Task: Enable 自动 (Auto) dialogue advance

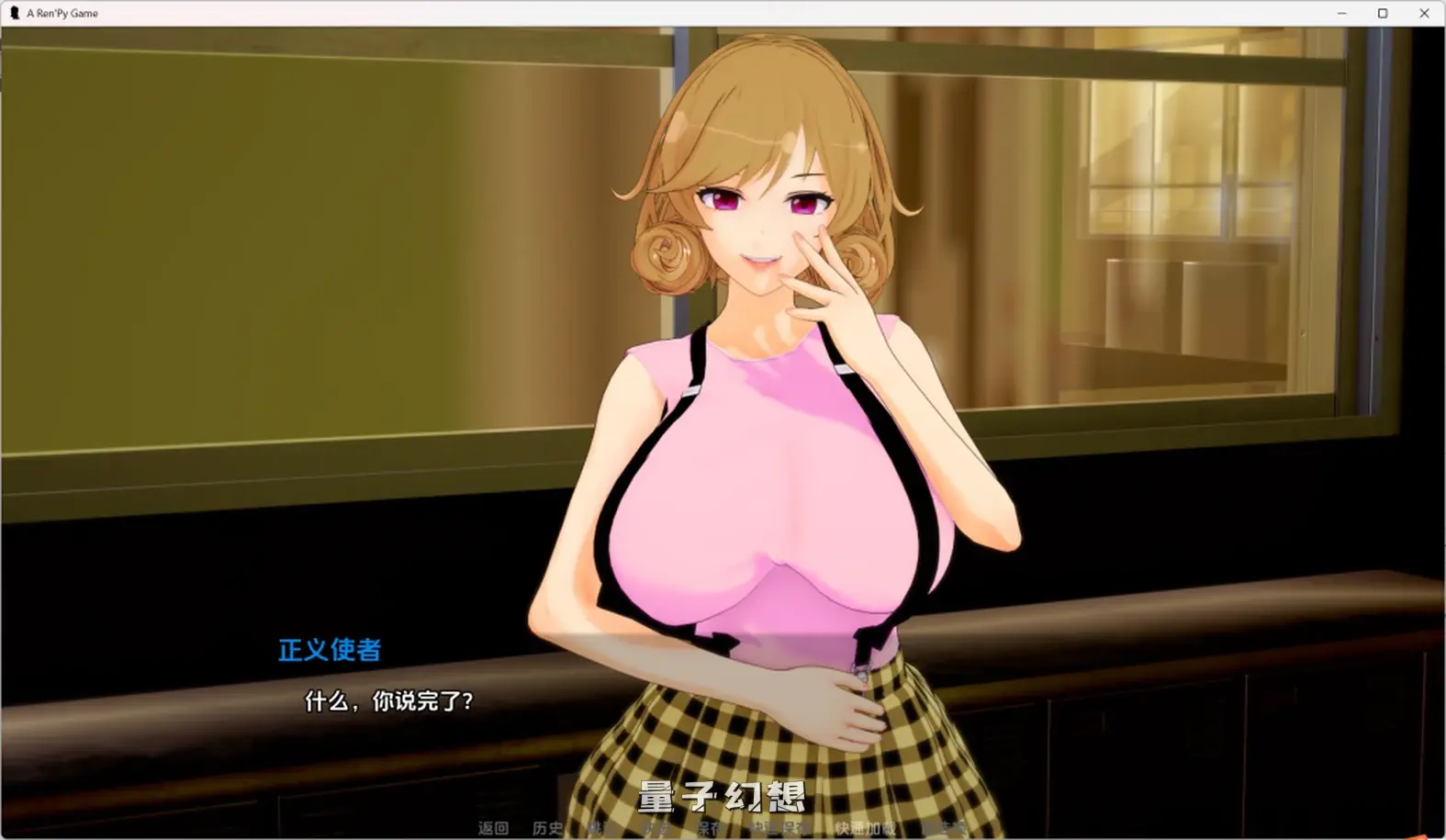Action: (655, 827)
